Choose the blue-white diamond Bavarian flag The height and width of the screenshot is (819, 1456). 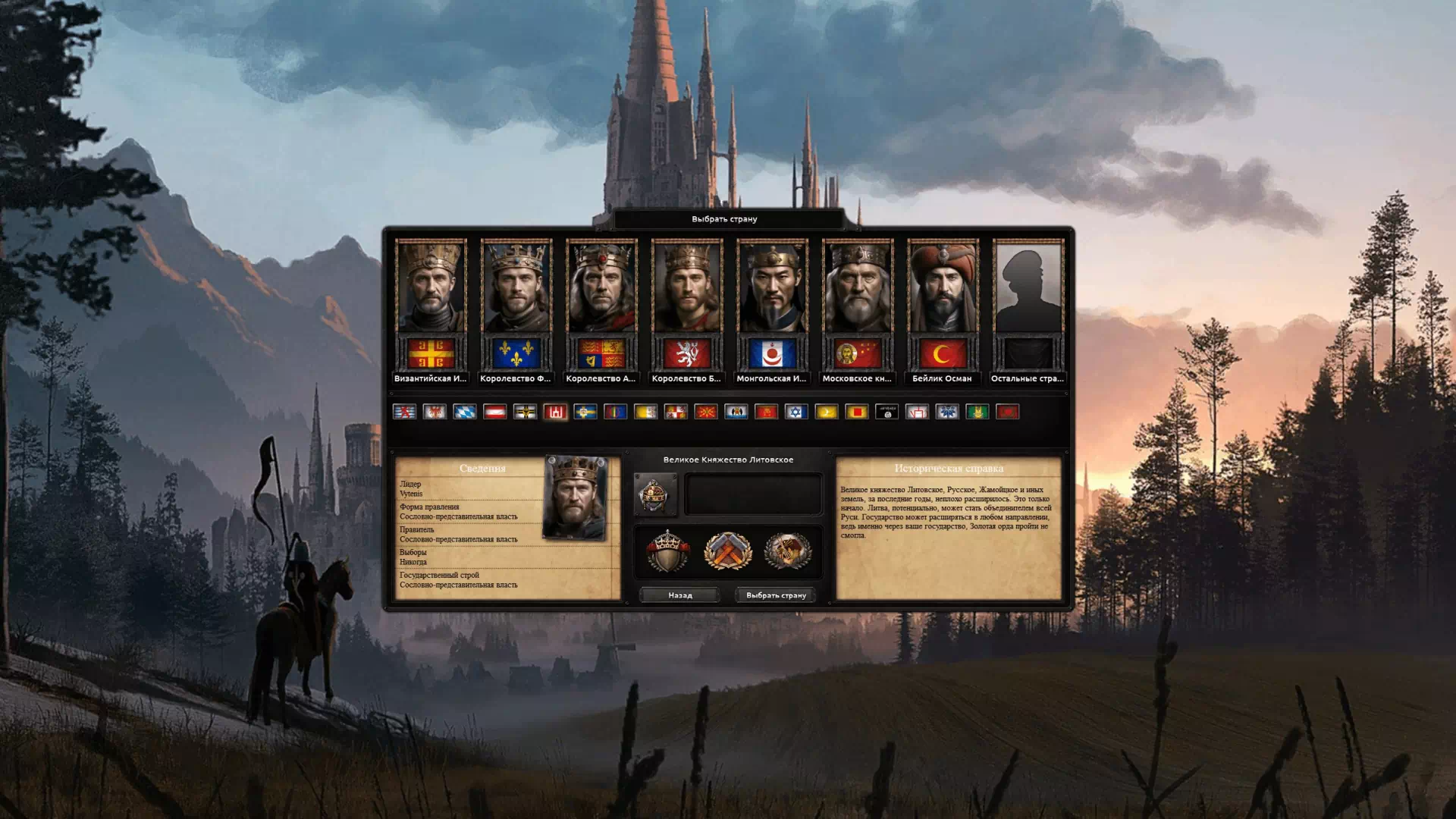[x=465, y=412]
